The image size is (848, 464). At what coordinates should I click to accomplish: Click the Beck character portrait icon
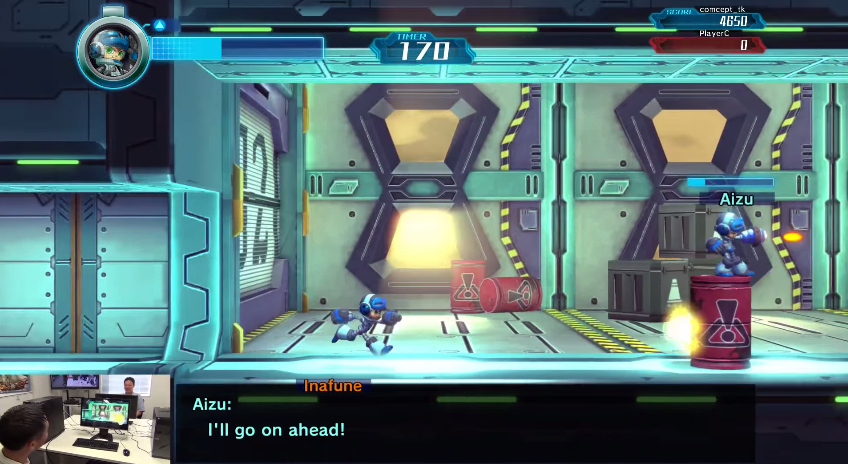click(112, 51)
